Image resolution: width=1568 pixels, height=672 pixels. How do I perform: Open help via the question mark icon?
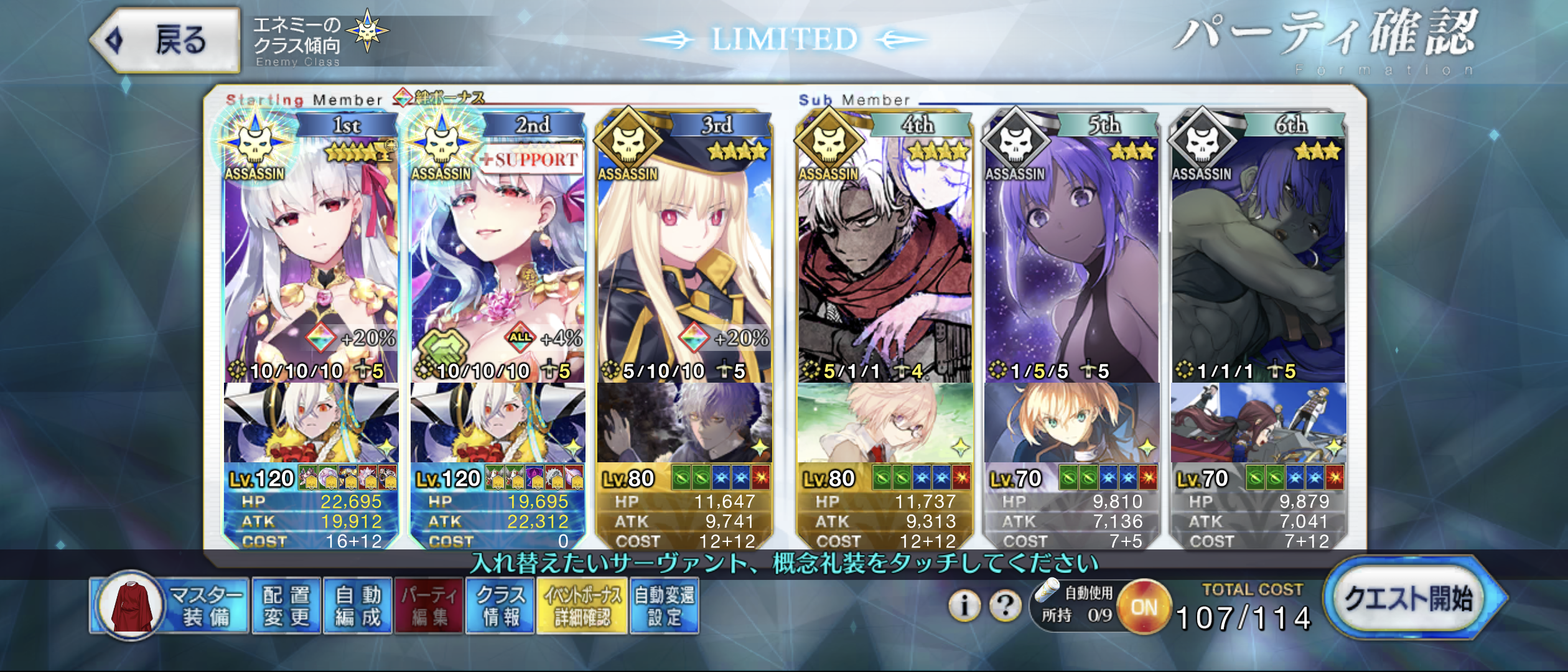point(1005,605)
